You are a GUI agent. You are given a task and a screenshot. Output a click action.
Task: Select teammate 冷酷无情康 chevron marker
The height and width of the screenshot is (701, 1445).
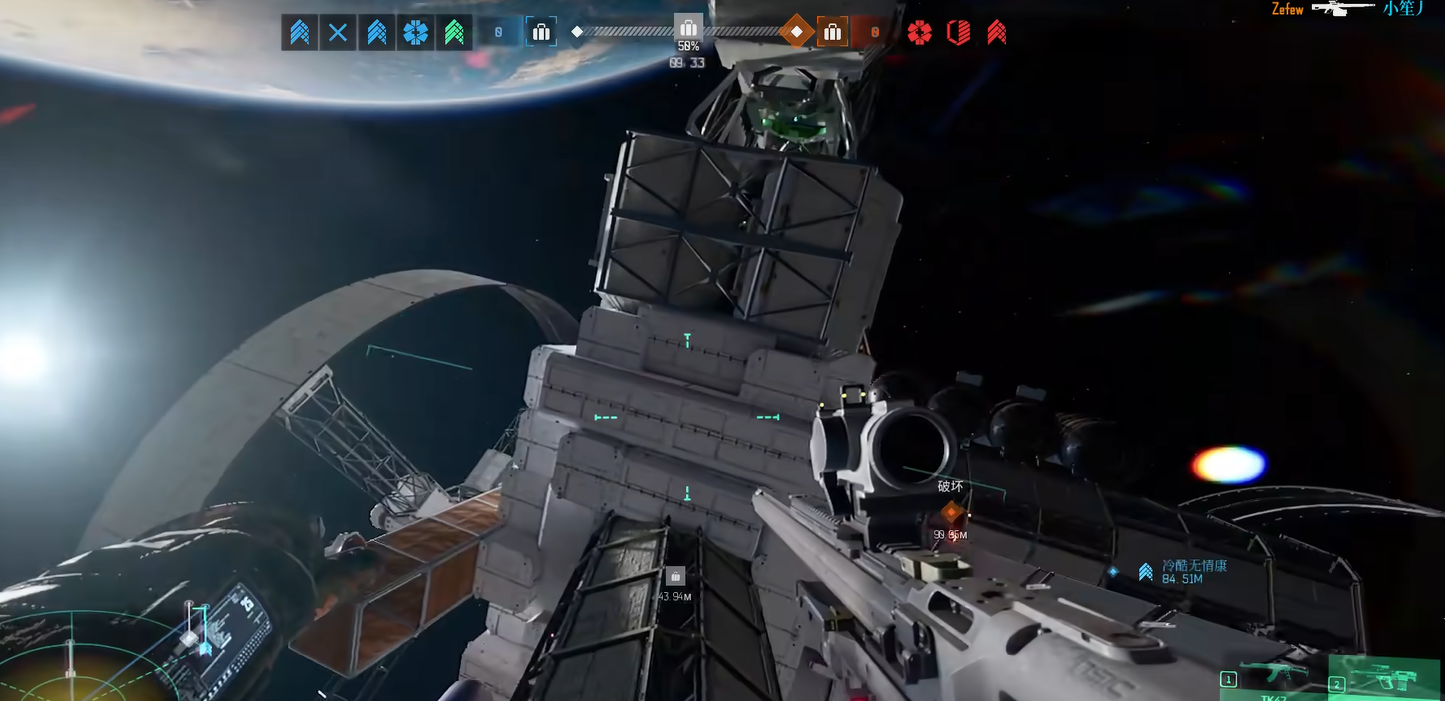click(1146, 572)
